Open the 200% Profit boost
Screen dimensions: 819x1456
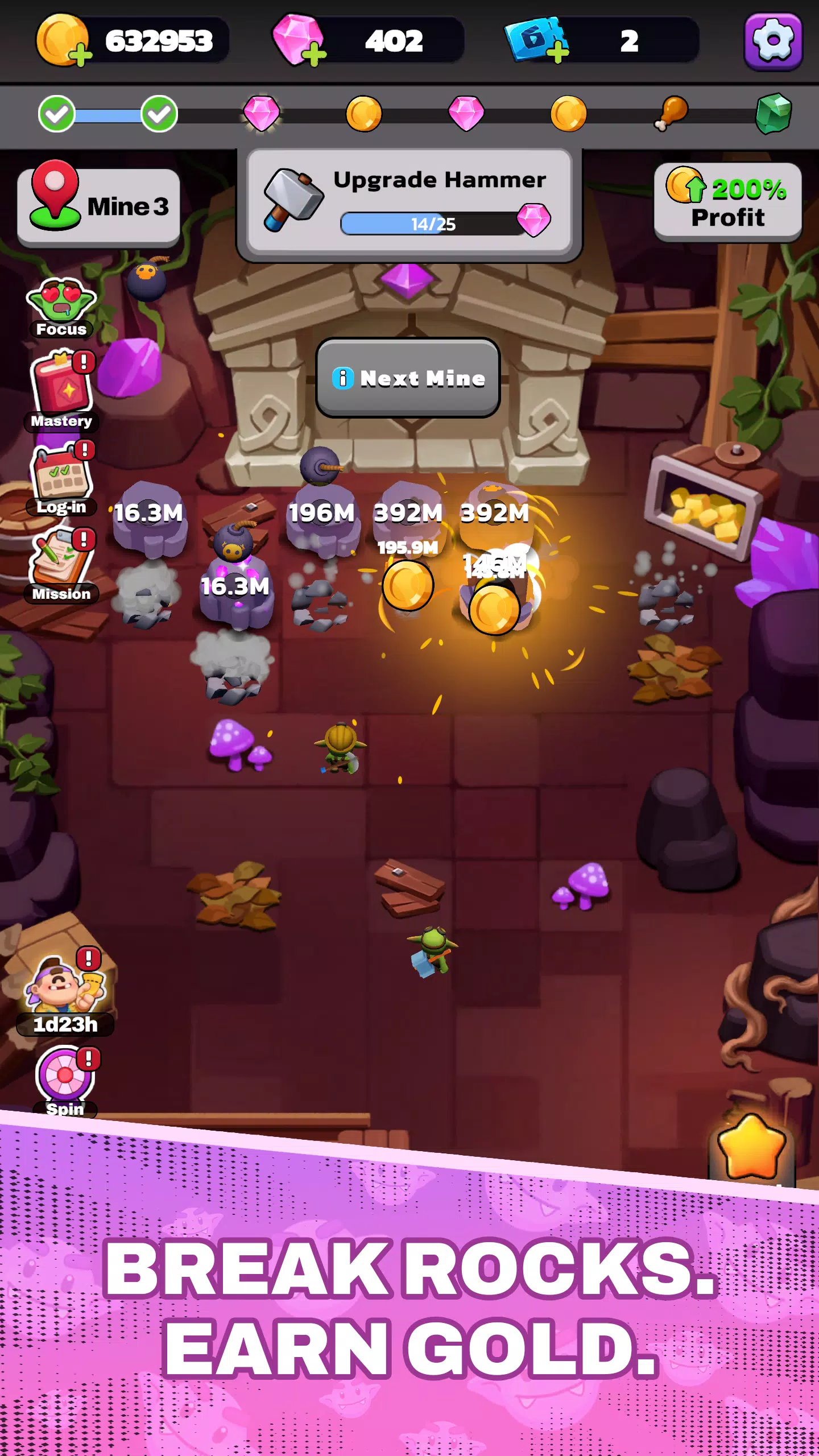point(727,202)
